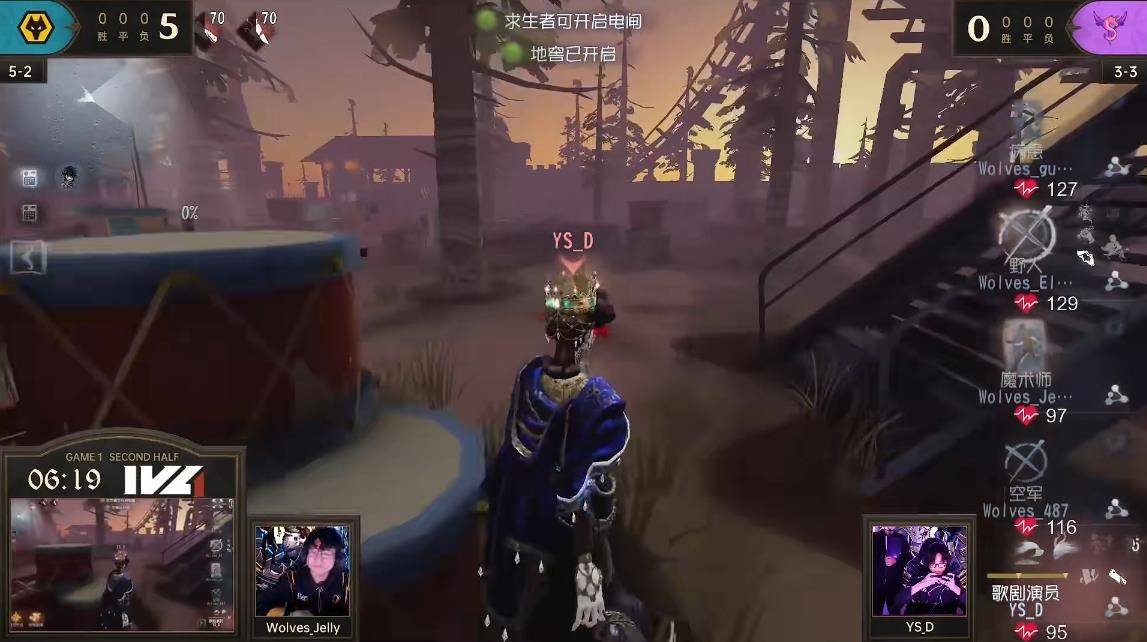This screenshot has width=1147, height=642.
Task: Open the lower grid panel icon
Action: click(29, 213)
